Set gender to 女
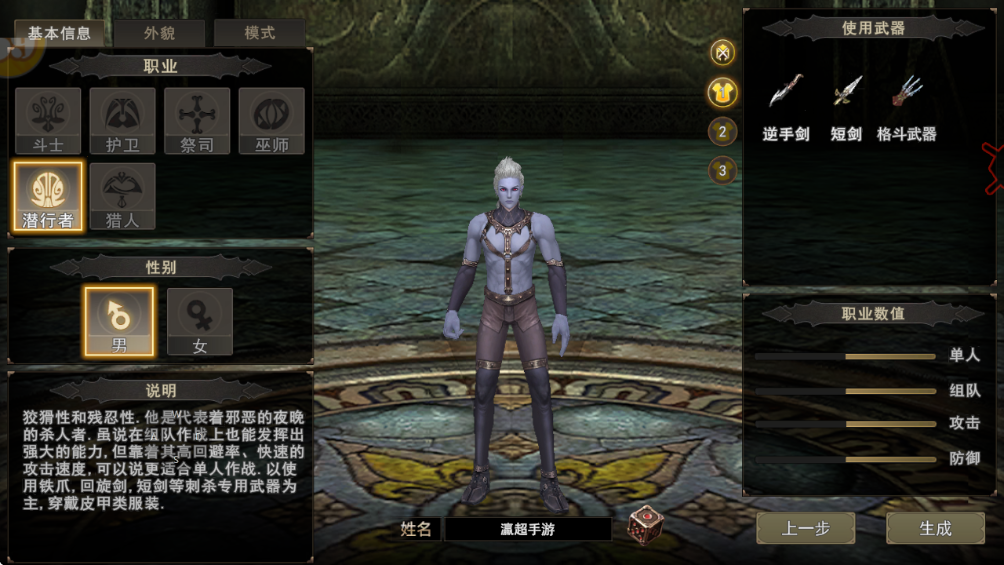 click(200, 321)
